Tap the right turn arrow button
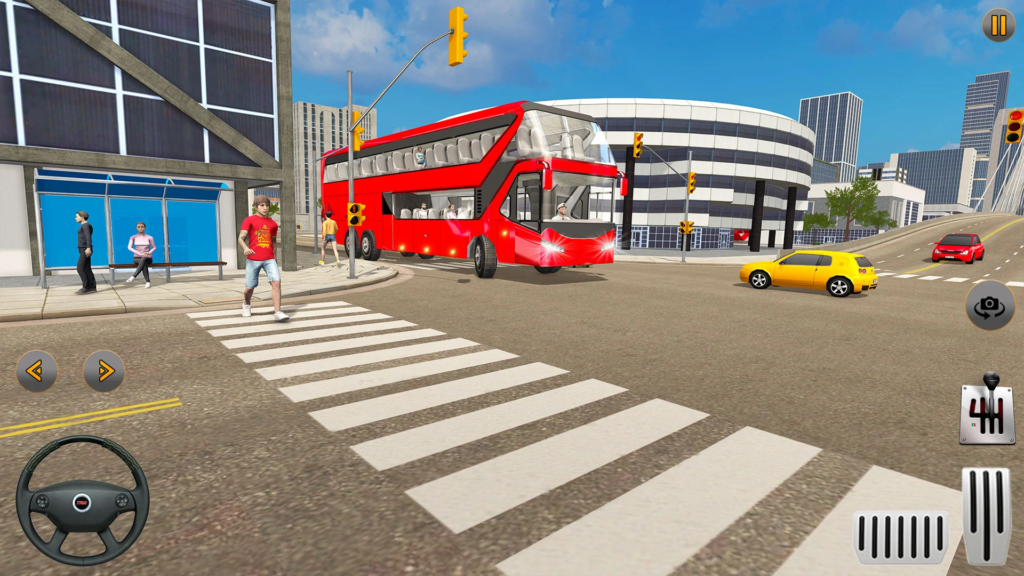The image size is (1024, 576). (x=104, y=371)
